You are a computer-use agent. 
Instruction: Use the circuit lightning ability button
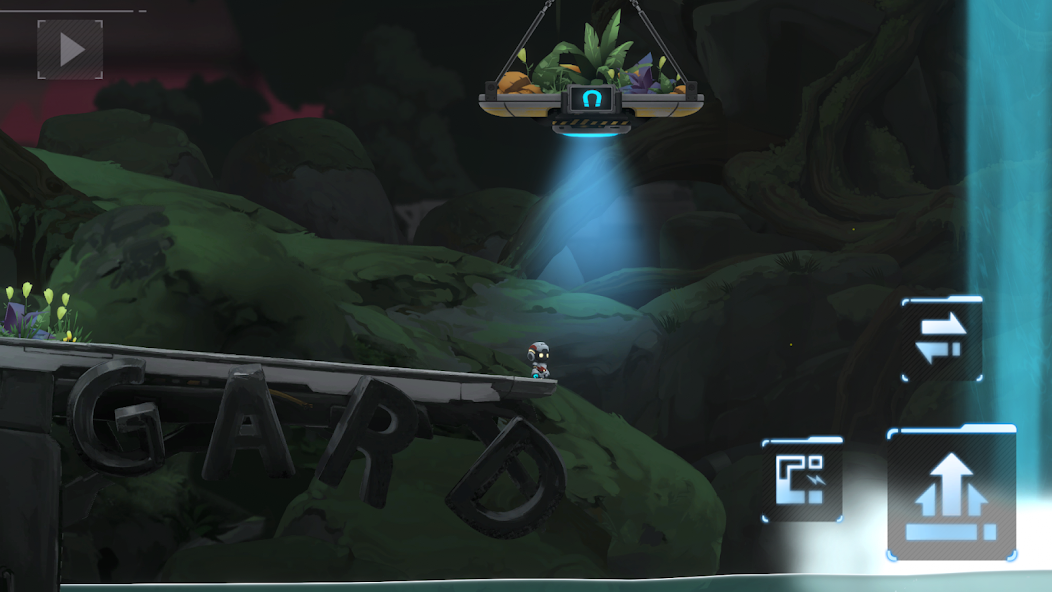point(801,479)
